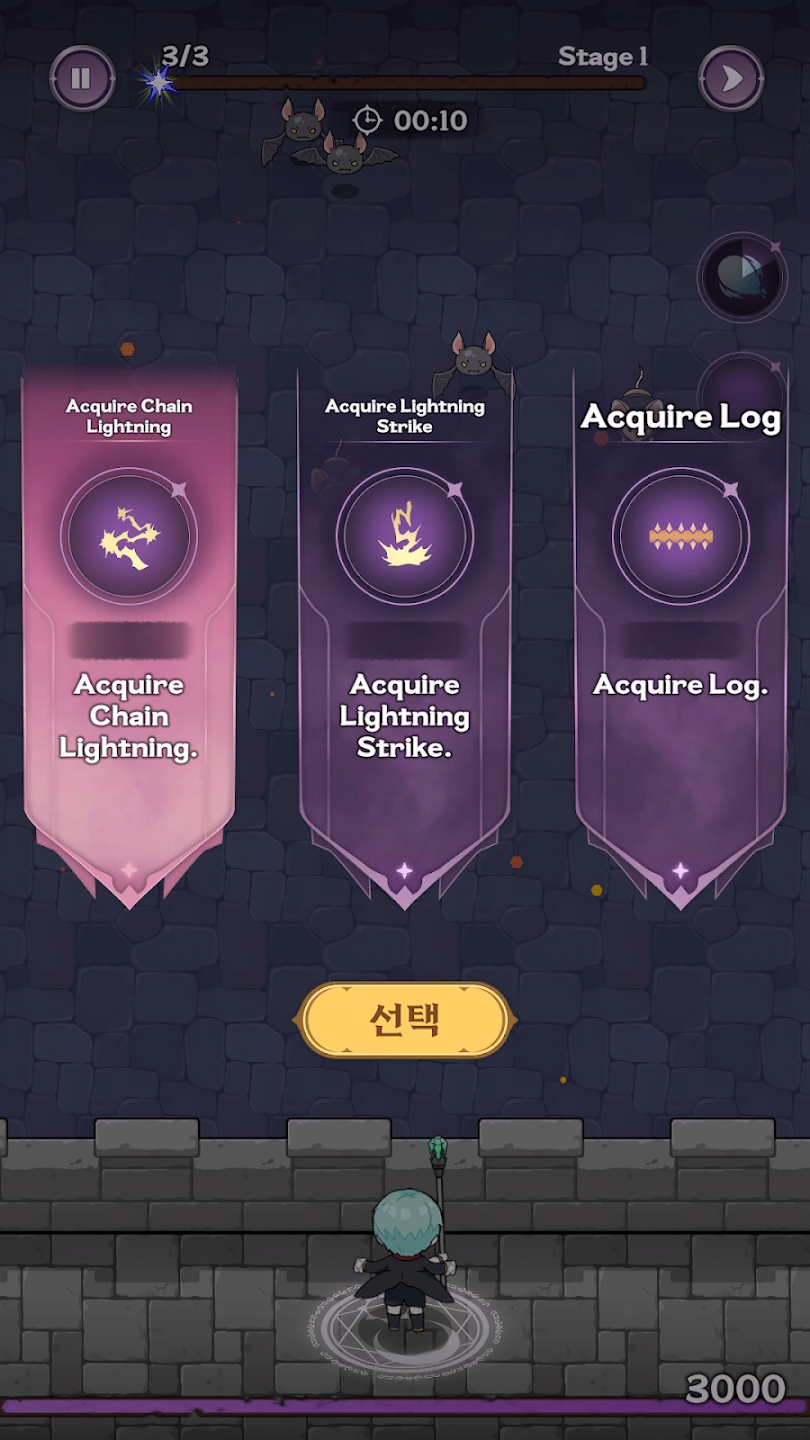Tap the fast-forward arrow button
This screenshot has height=1440, width=810.
[731, 78]
